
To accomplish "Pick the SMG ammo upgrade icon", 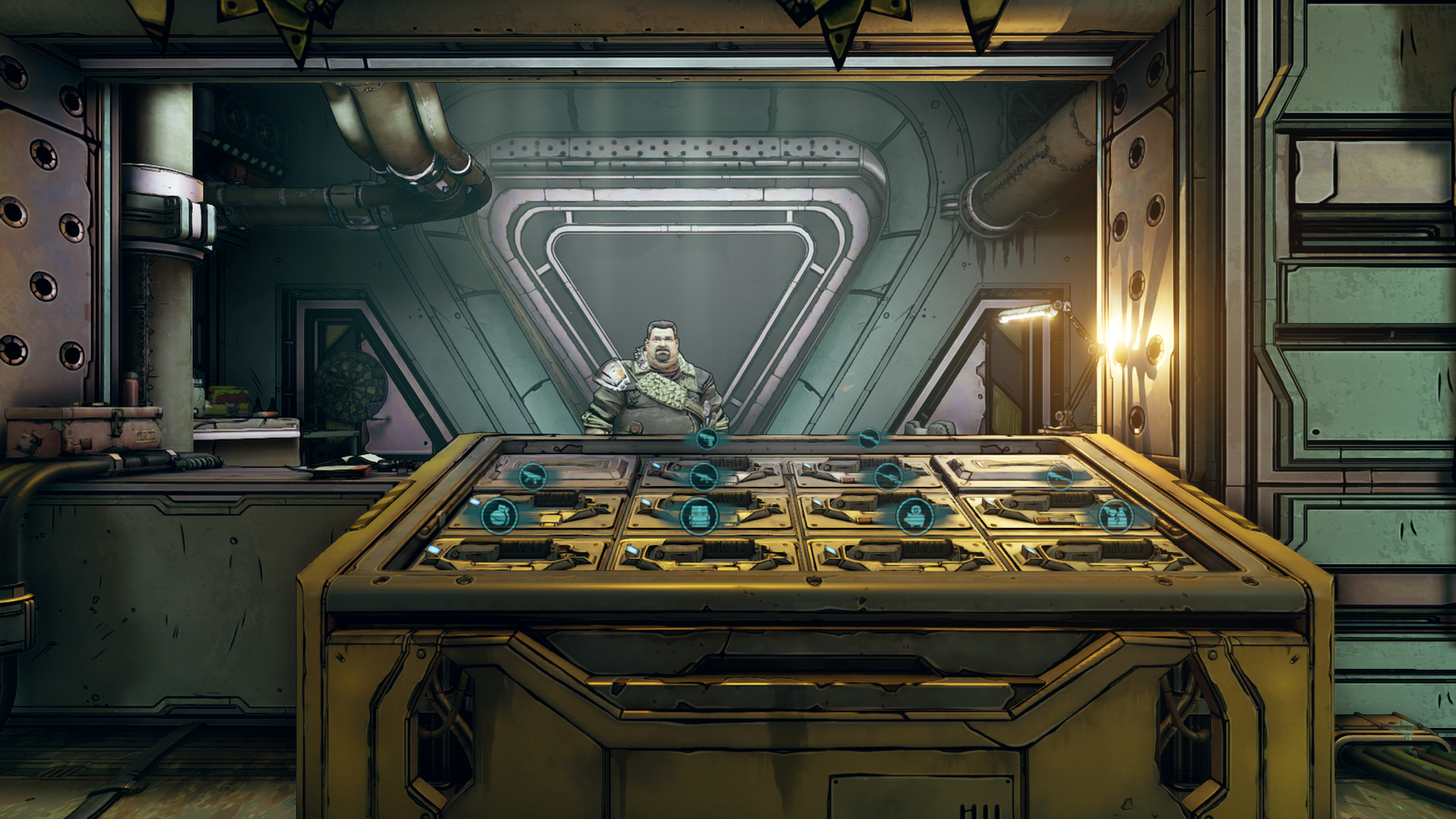I will click(532, 476).
